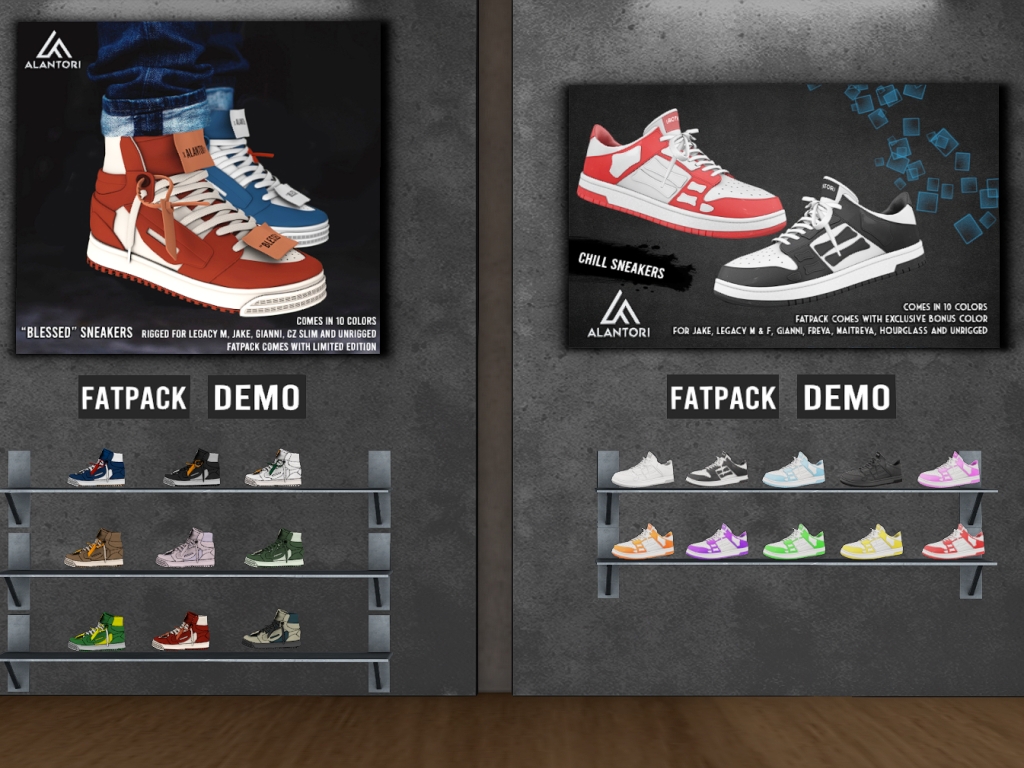1024x768 pixels.
Task: Get the Chill Sneakers demo
Action: point(846,397)
